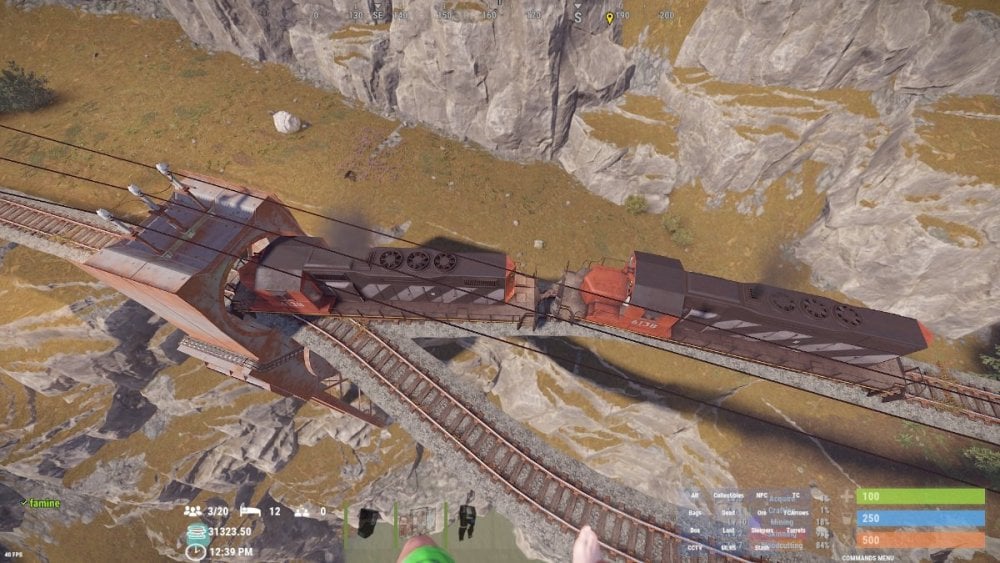The height and width of the screenshot is (563, 1000).
Task: Toggle the All filter button
Action: click(x=694, y=495)
